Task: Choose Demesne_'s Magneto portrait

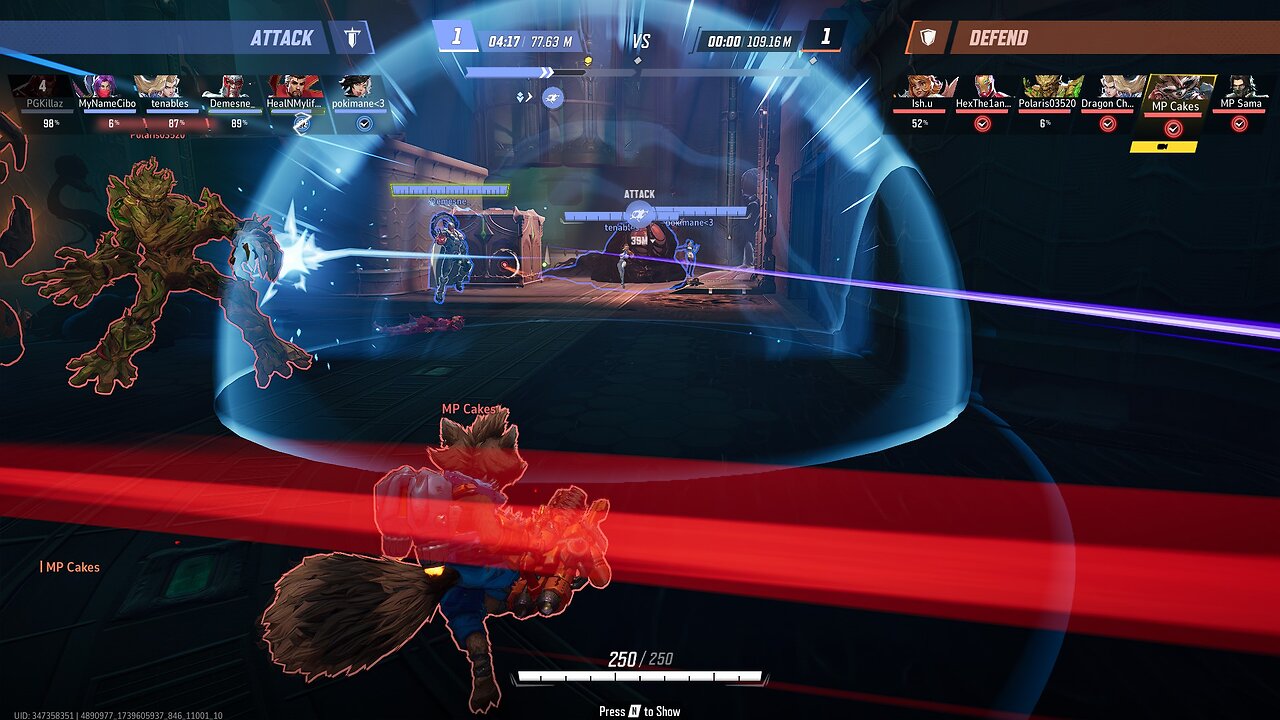Action: pyautogui.click(x=233, y=88)
